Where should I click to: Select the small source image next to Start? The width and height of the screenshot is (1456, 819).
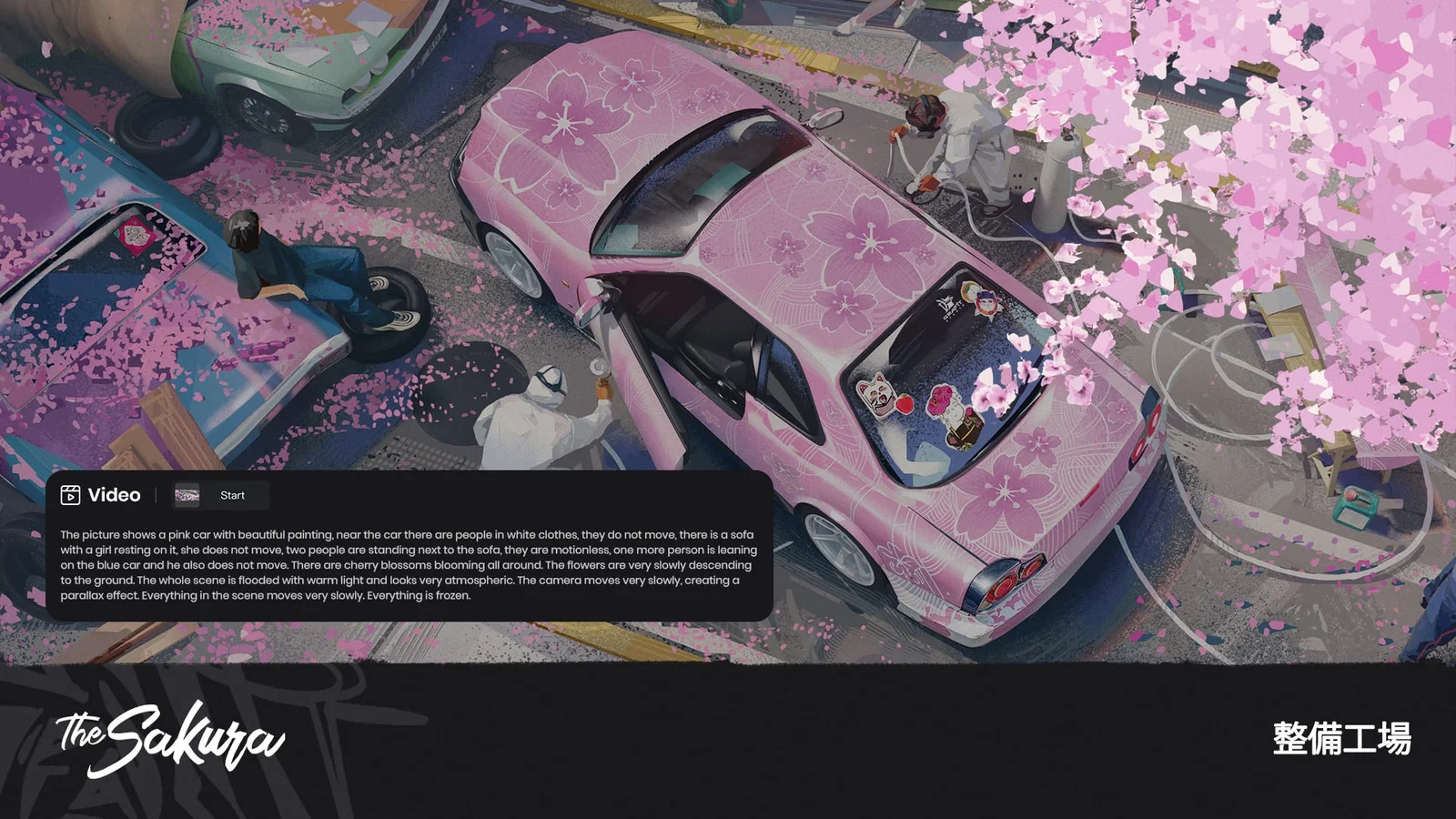click(x=189, y=496)
